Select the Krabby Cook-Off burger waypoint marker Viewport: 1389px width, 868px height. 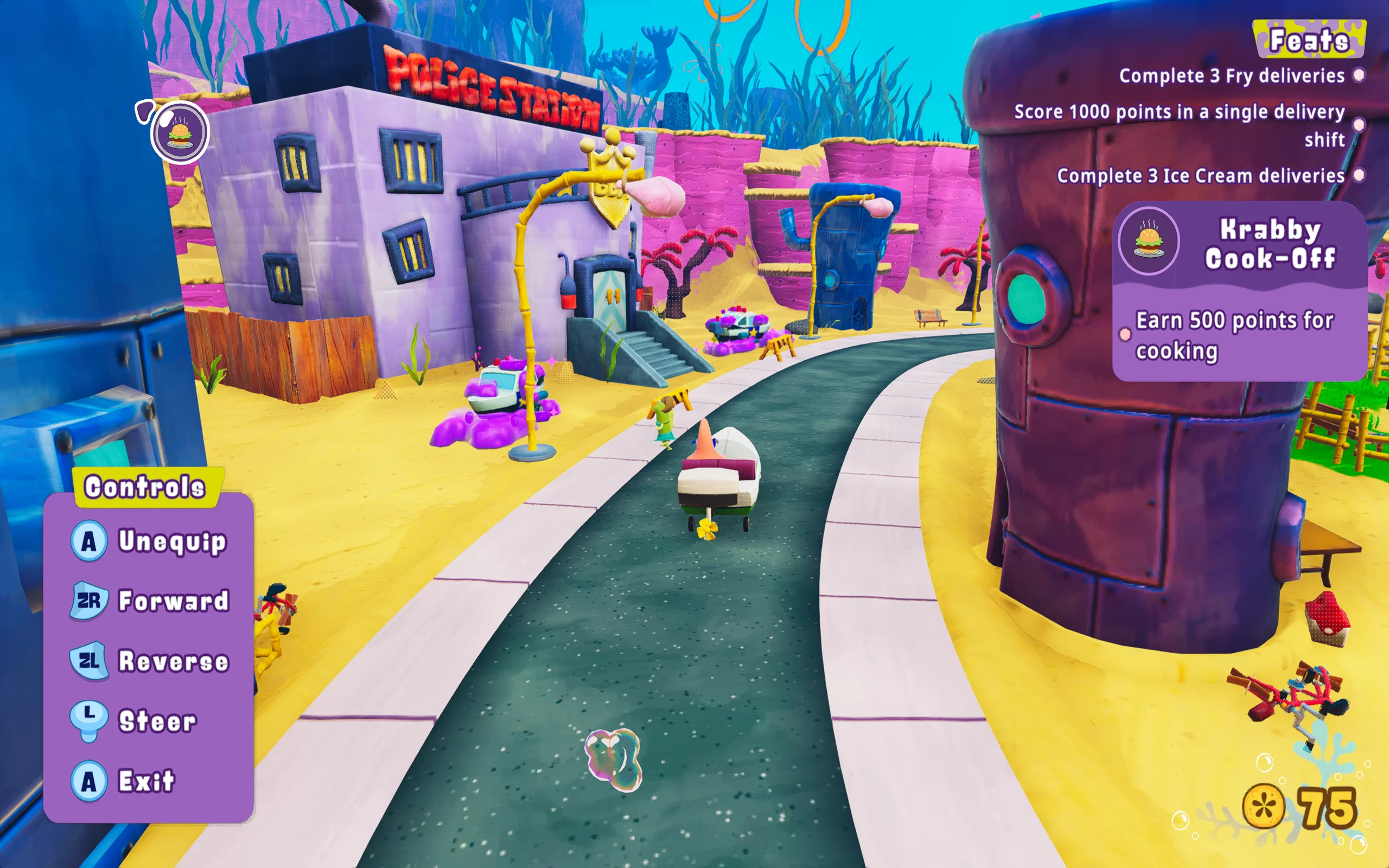click(180, 133)
